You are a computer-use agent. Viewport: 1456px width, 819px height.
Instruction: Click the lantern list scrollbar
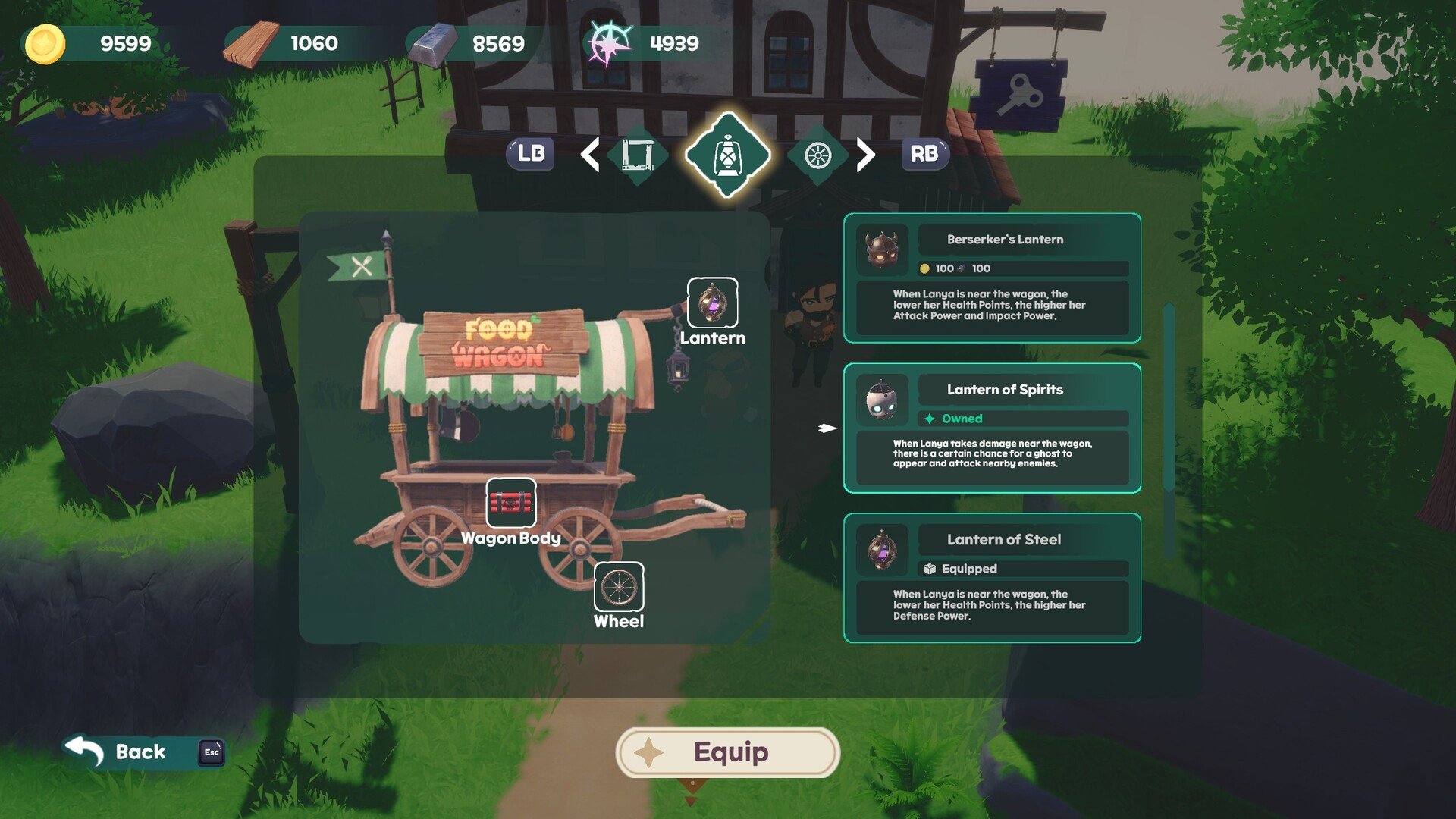1169,431
